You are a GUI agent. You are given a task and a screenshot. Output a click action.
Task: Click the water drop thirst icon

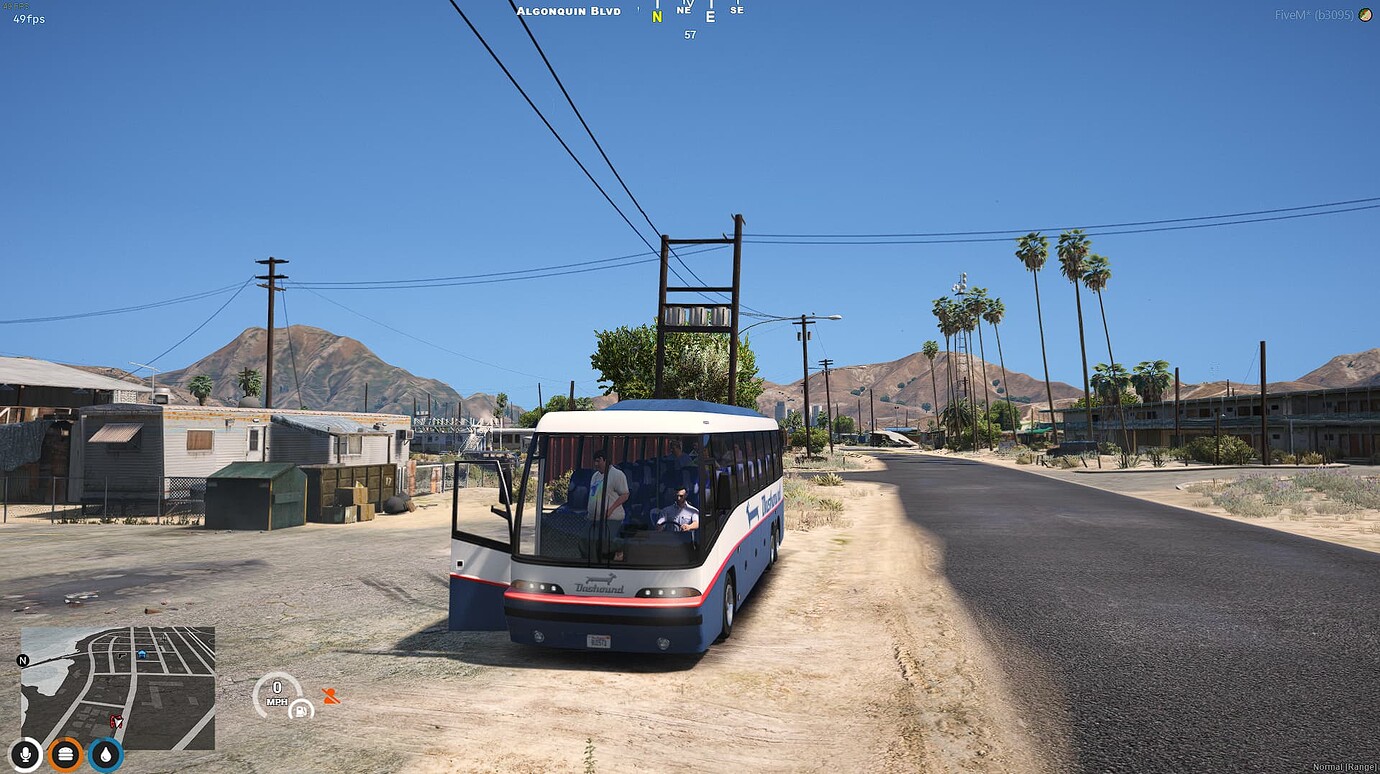[x=105, y=754]
